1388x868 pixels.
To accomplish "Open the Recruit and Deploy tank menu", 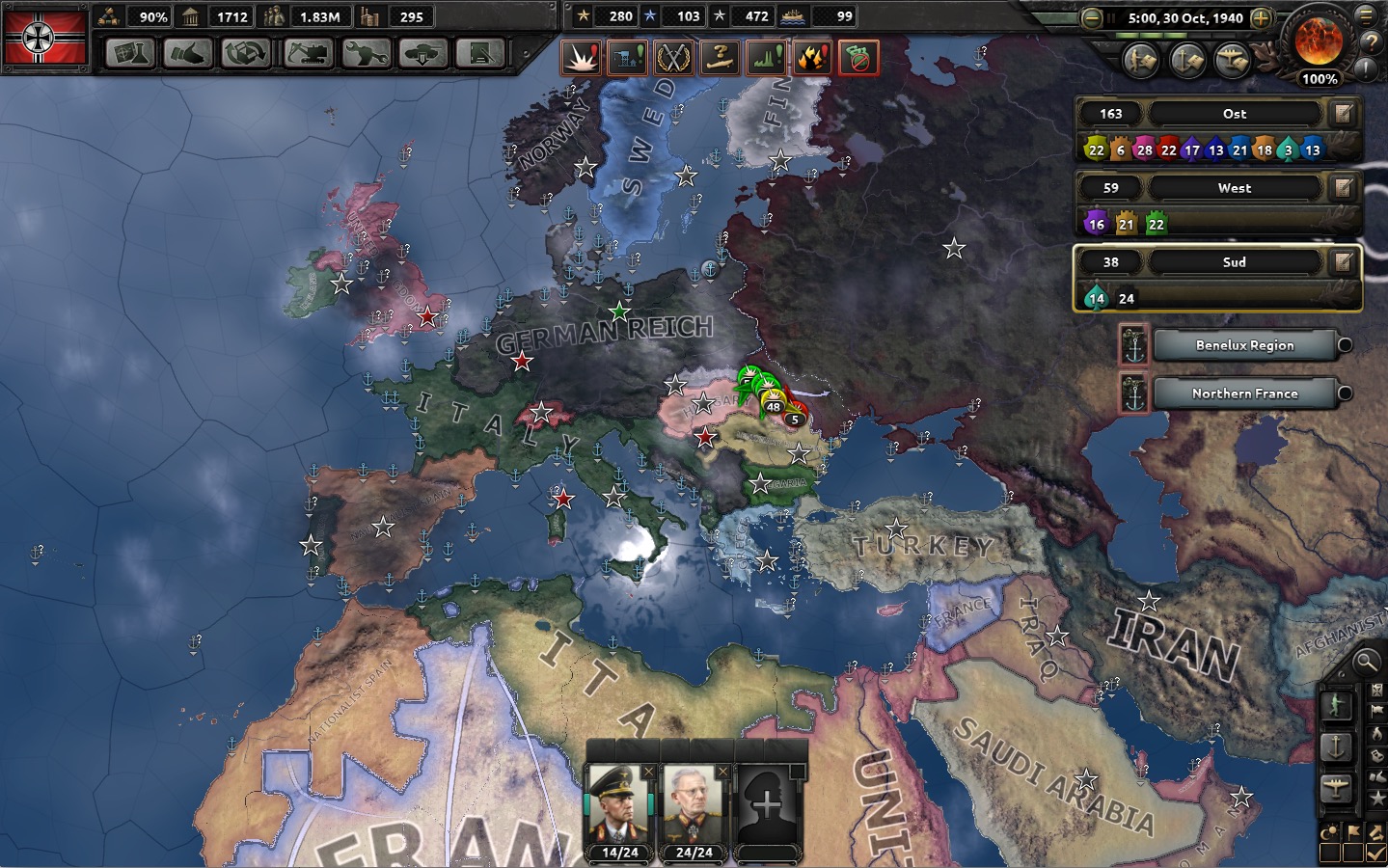I will click(x=423, y=53).
